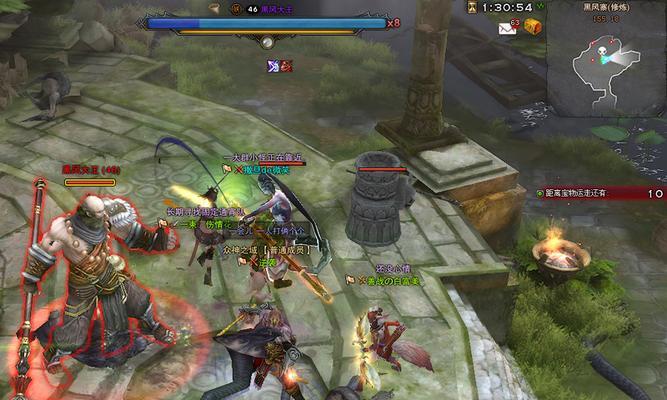
Task: Click the horn icon above boss bar
Action: coord(213,8)
